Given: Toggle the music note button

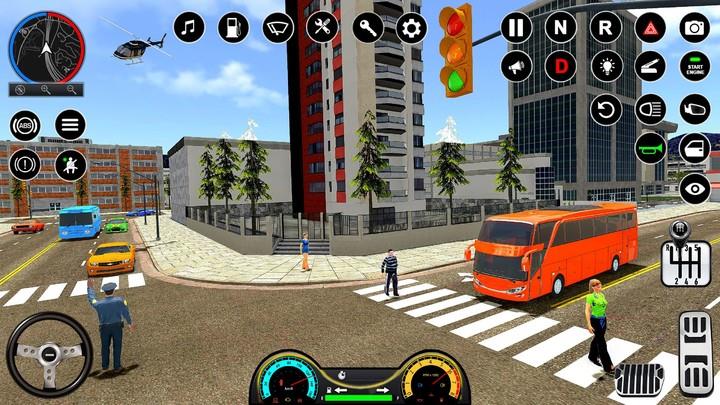Looking at the screenshot, I should coord(189,27).
